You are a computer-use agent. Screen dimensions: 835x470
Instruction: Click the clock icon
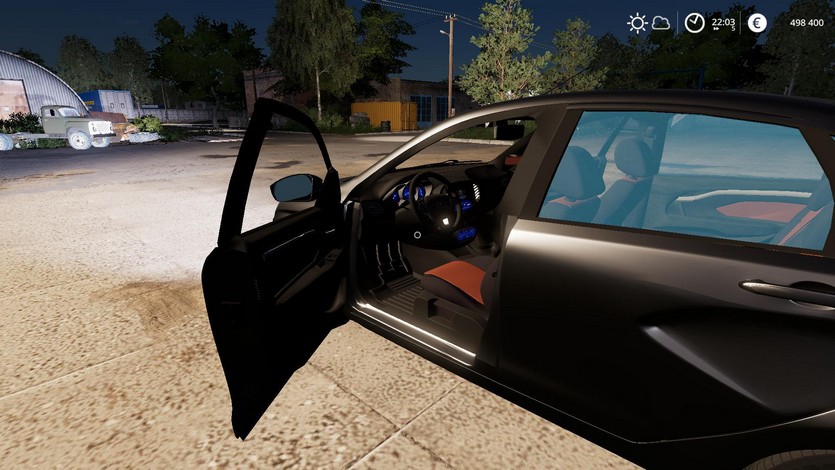(694, 23)
